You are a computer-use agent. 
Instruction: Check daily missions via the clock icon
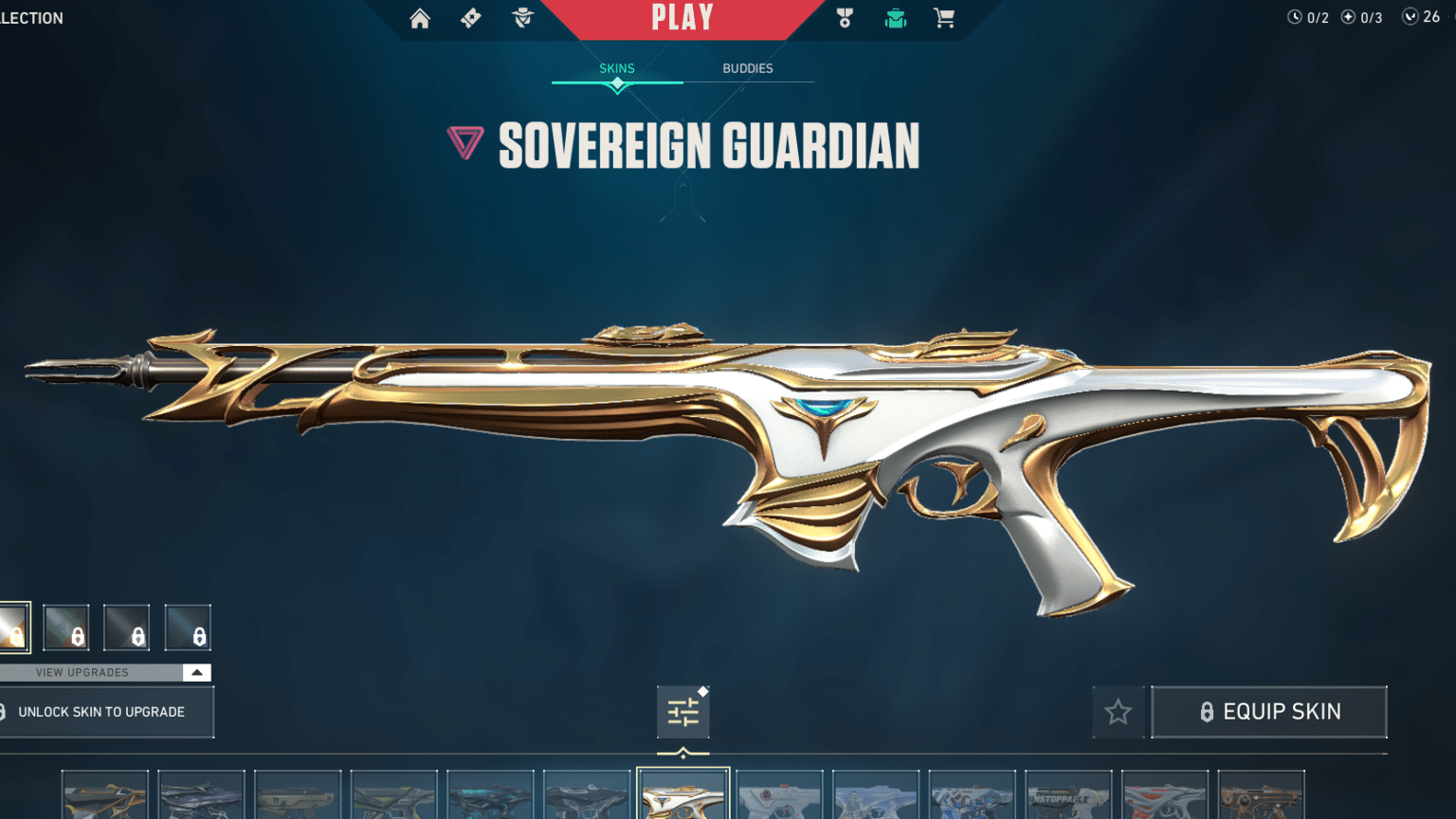click(x=1295, y=16)
